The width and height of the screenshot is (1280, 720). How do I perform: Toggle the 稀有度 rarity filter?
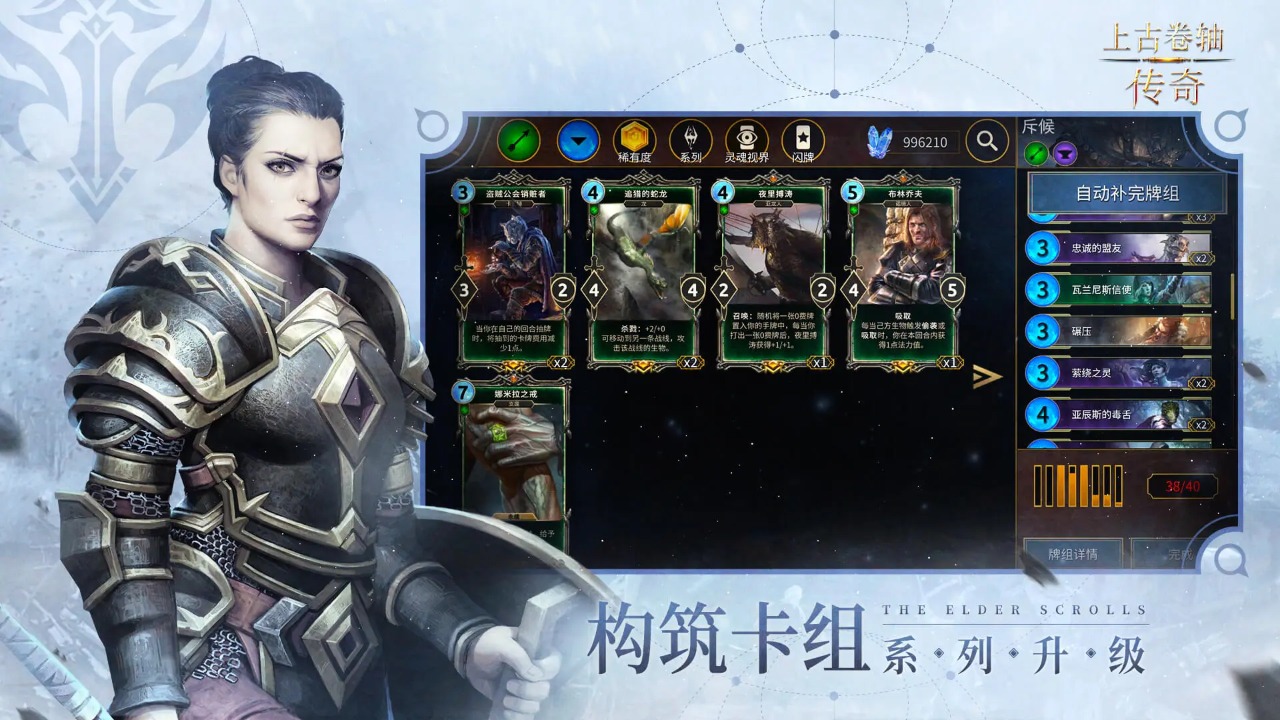(634, 141)
